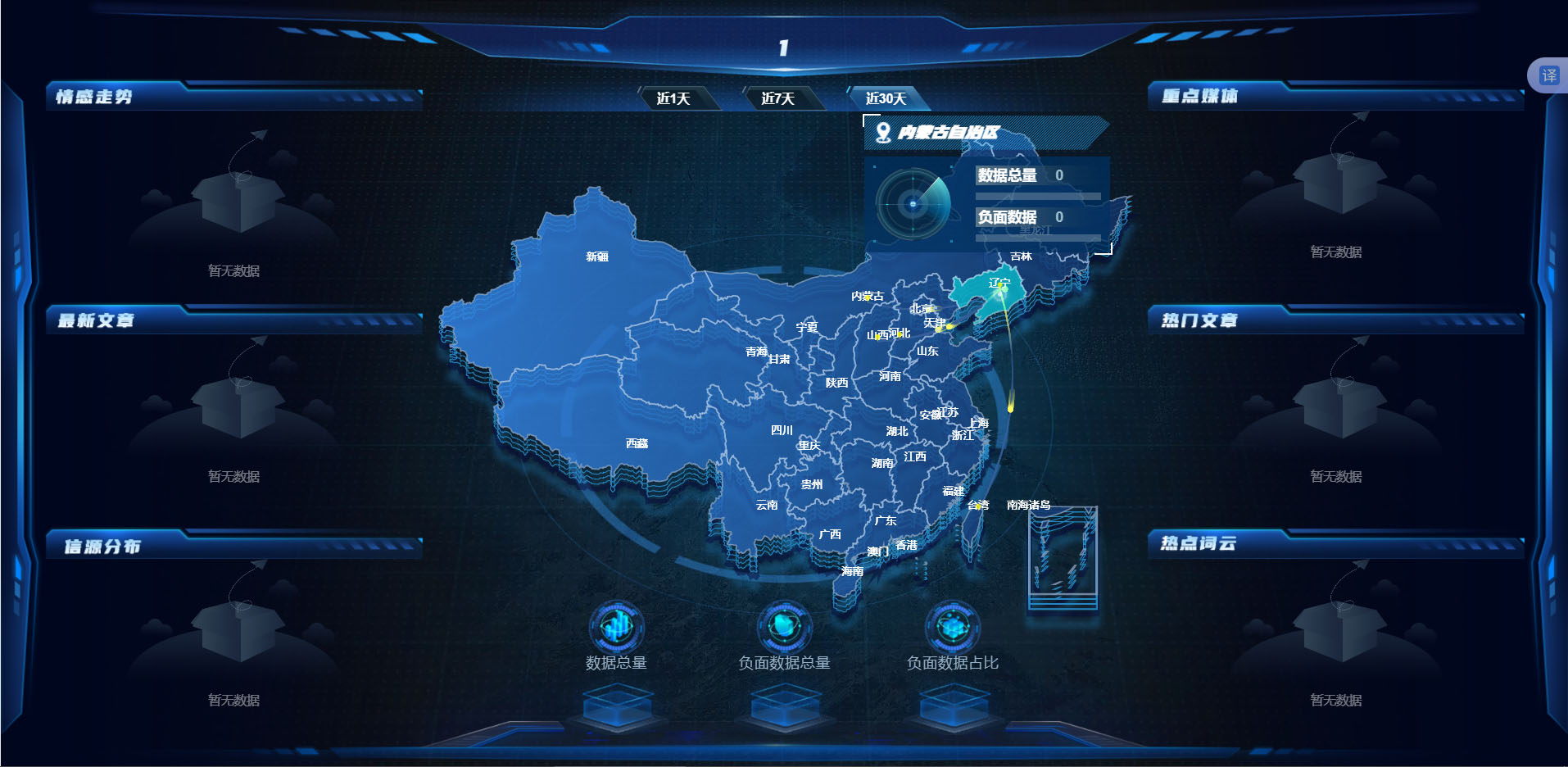Click the 数据总量 circular gauge icon
1568x767 pixels.
(617, 625)
